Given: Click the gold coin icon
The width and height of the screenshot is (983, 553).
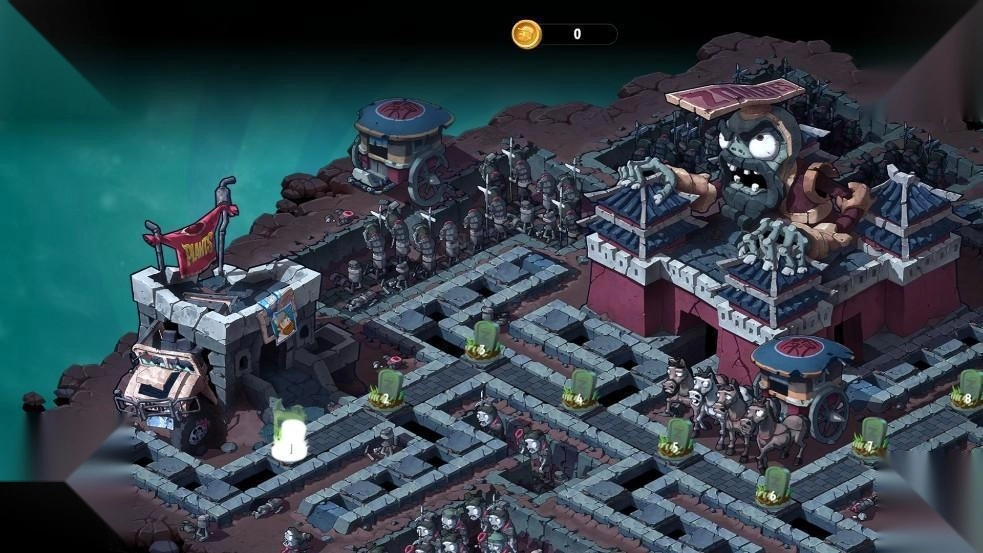Looking at the screenshot, I should (526, 34).
